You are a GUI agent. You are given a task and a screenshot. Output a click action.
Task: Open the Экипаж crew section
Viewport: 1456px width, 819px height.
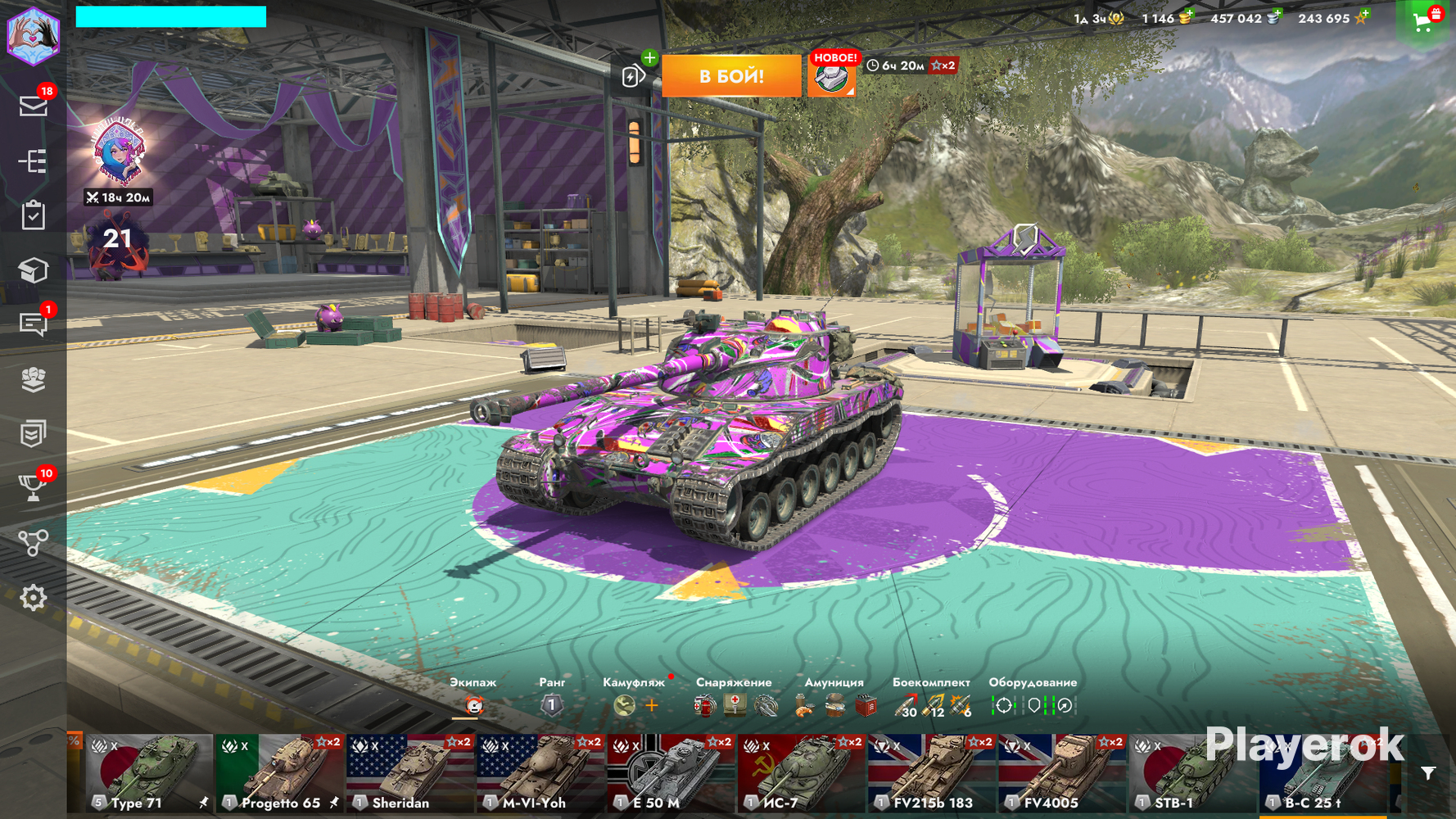click(473, 704)
